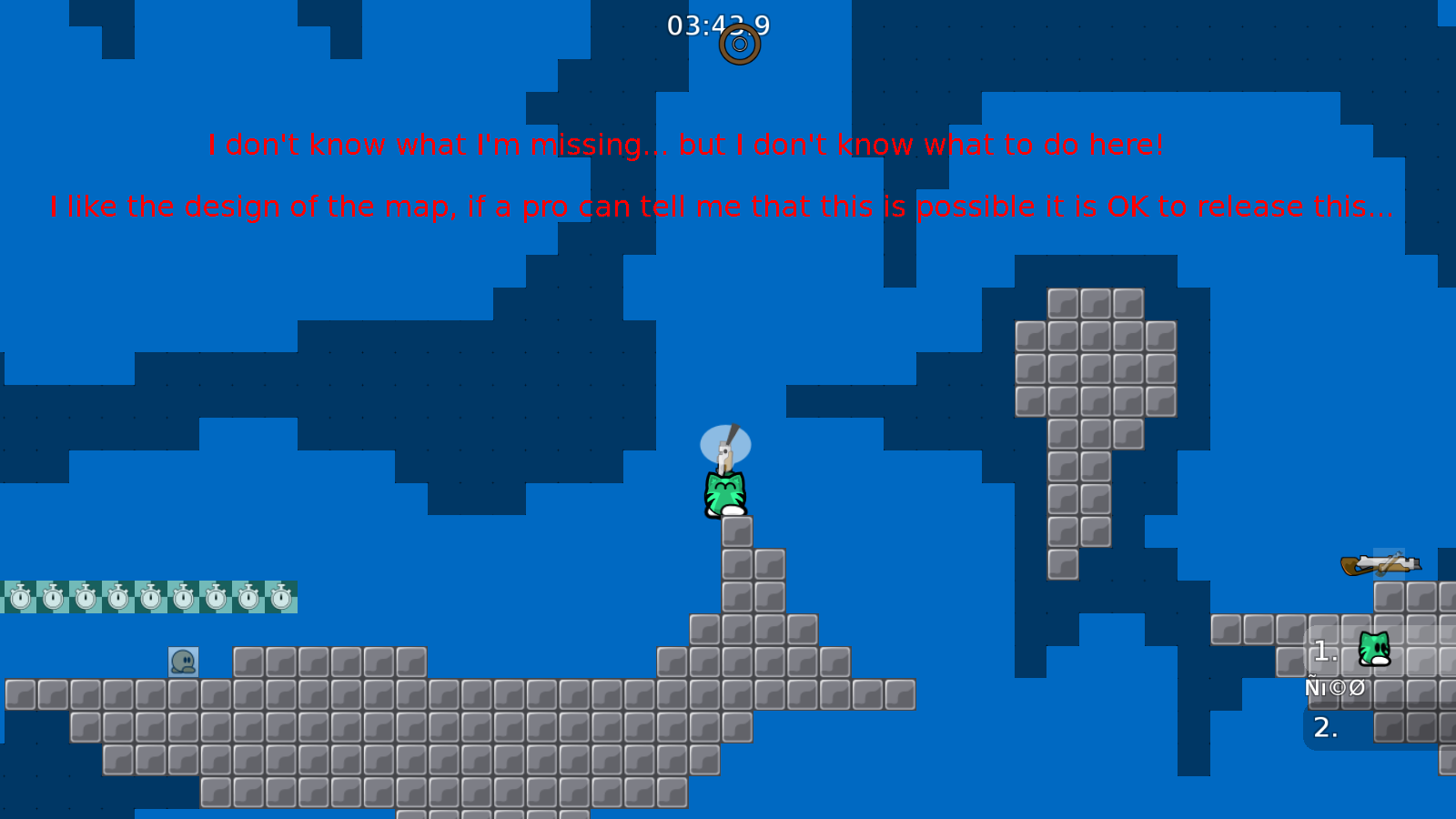The image size is (1456, 819).
Task: Click the empty rank "2." scoreboard entry
Action: click(x=1324, y=728)
